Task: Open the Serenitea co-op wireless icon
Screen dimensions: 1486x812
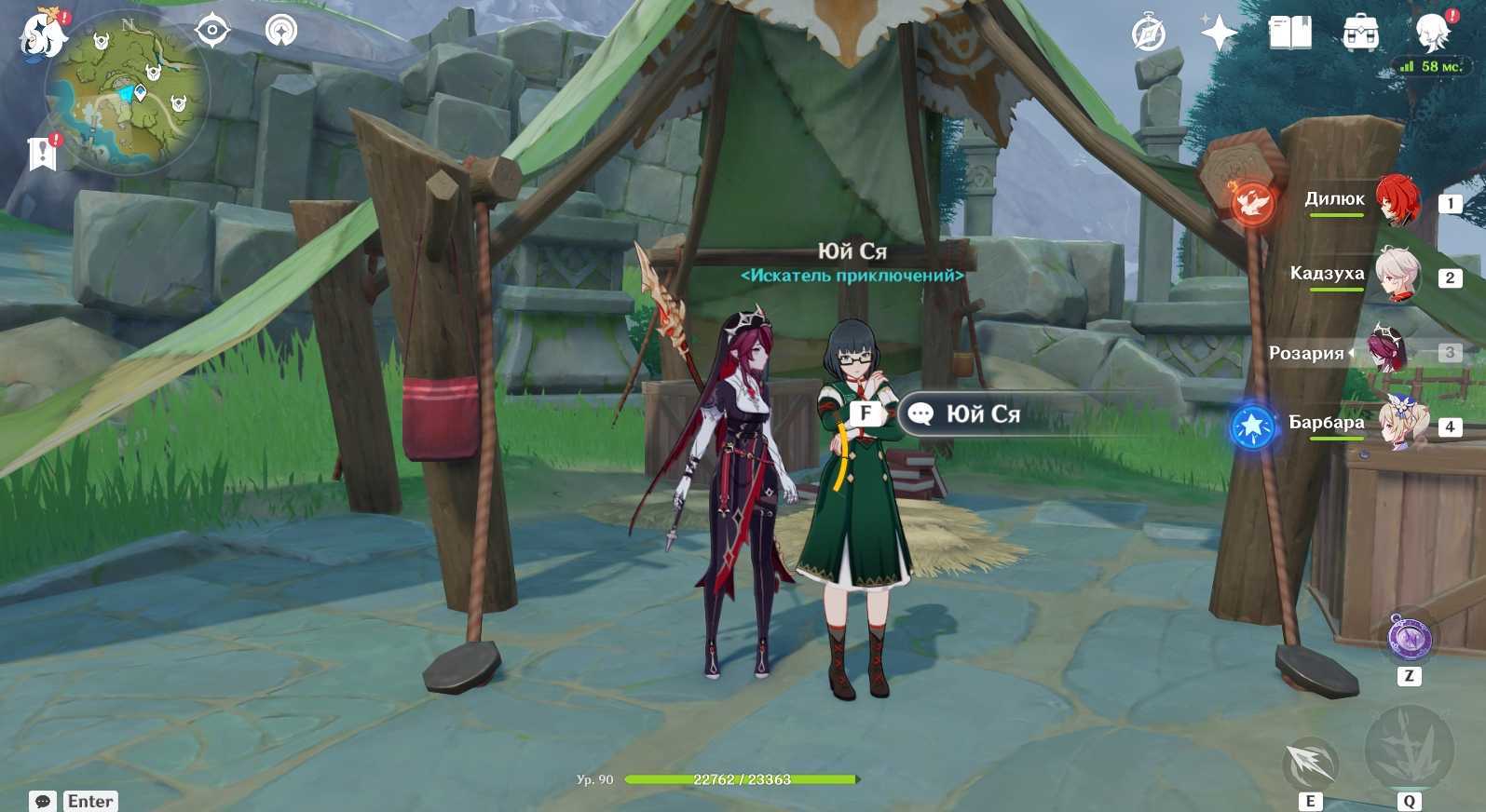Action: 280,31
